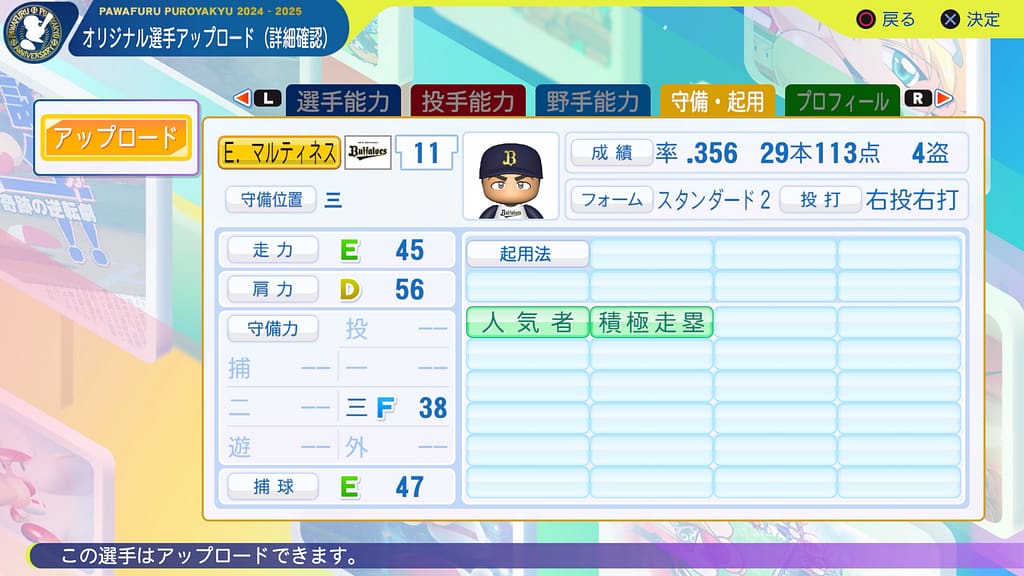The image size is (1024, 576).
Task: Click the 起用法 usage label
Action: coord(526,253)
